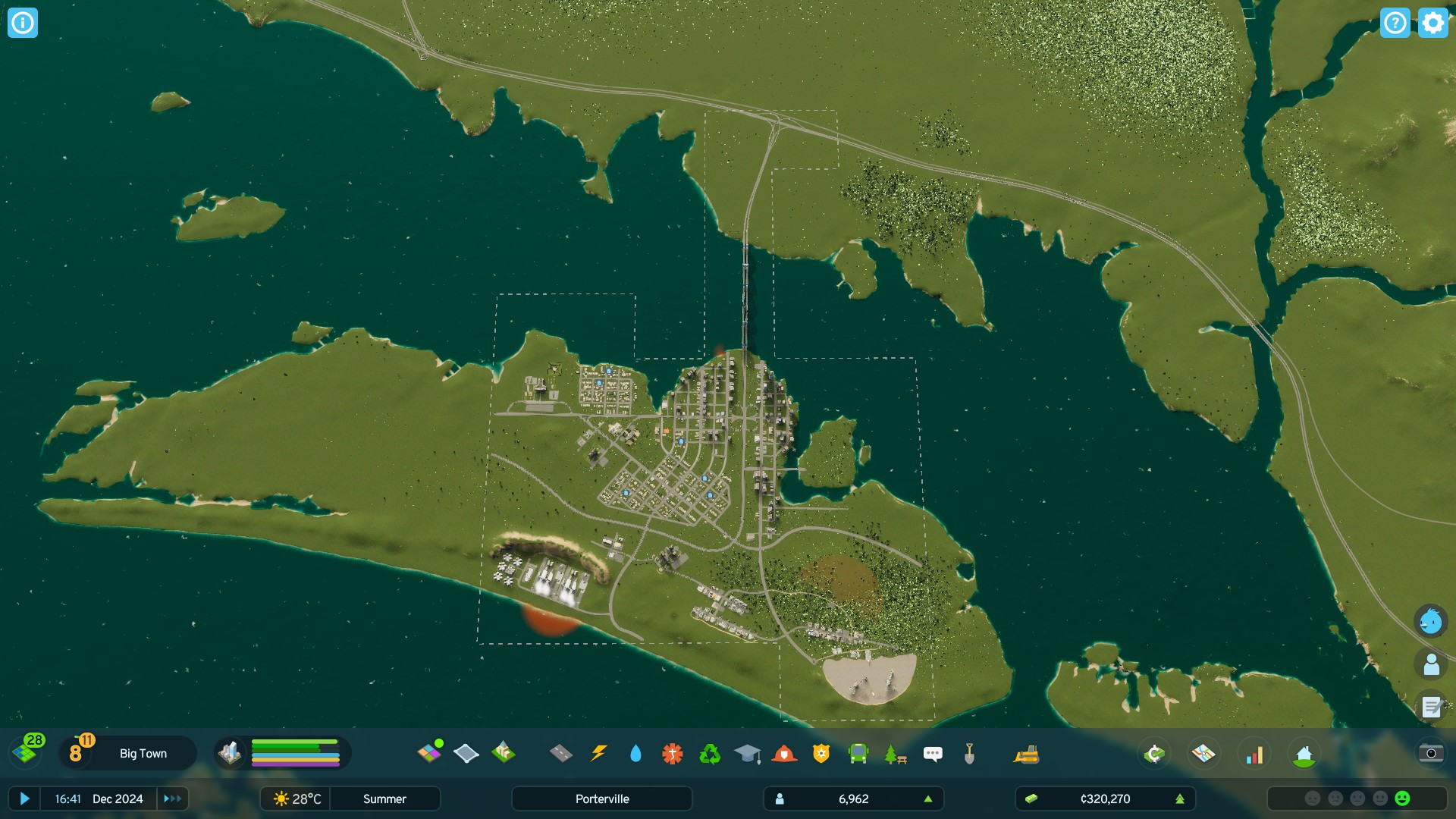Activate triple-speed fast forward
Image resolution: width=1456 pixels, height=819 pixels.
(172, 799)
